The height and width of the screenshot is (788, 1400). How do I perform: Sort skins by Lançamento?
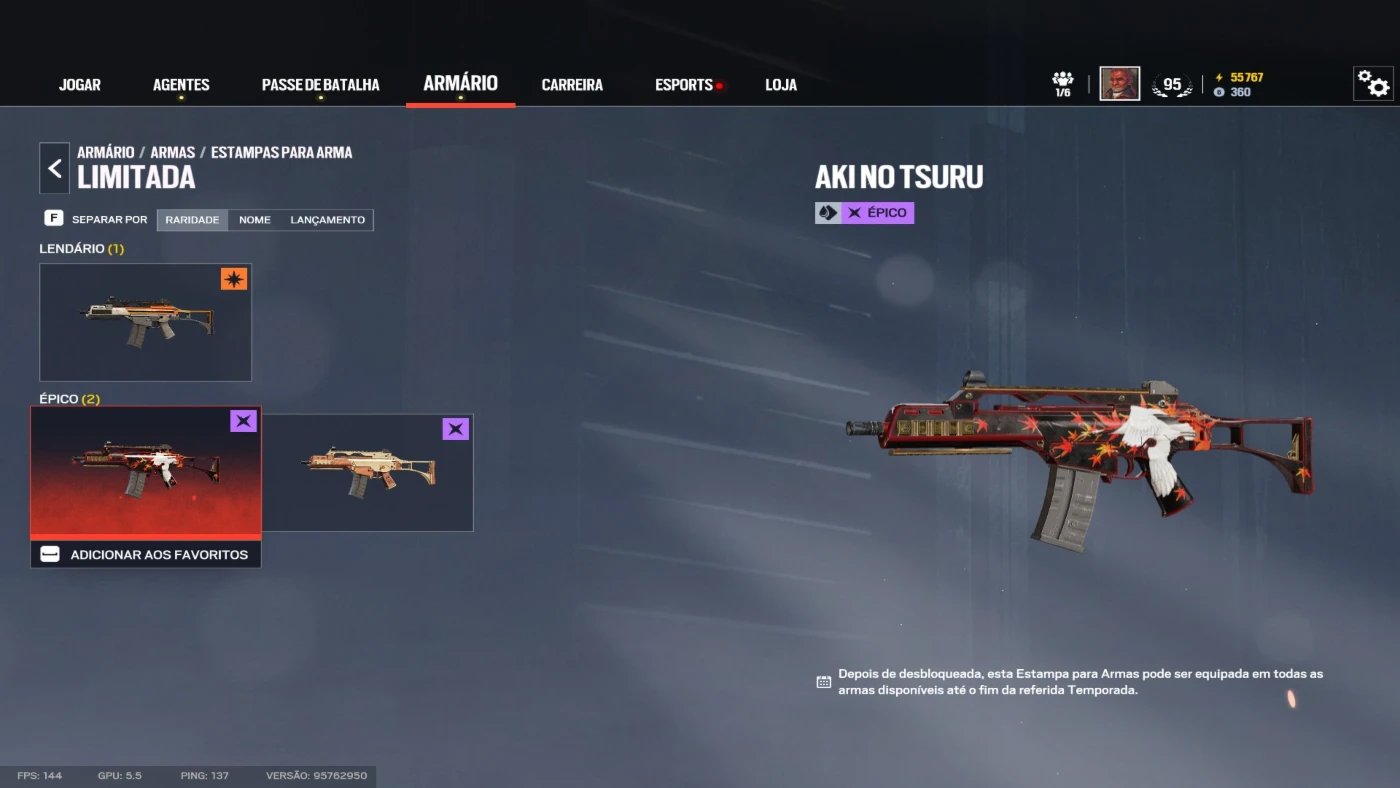click(x=328, y=220)
